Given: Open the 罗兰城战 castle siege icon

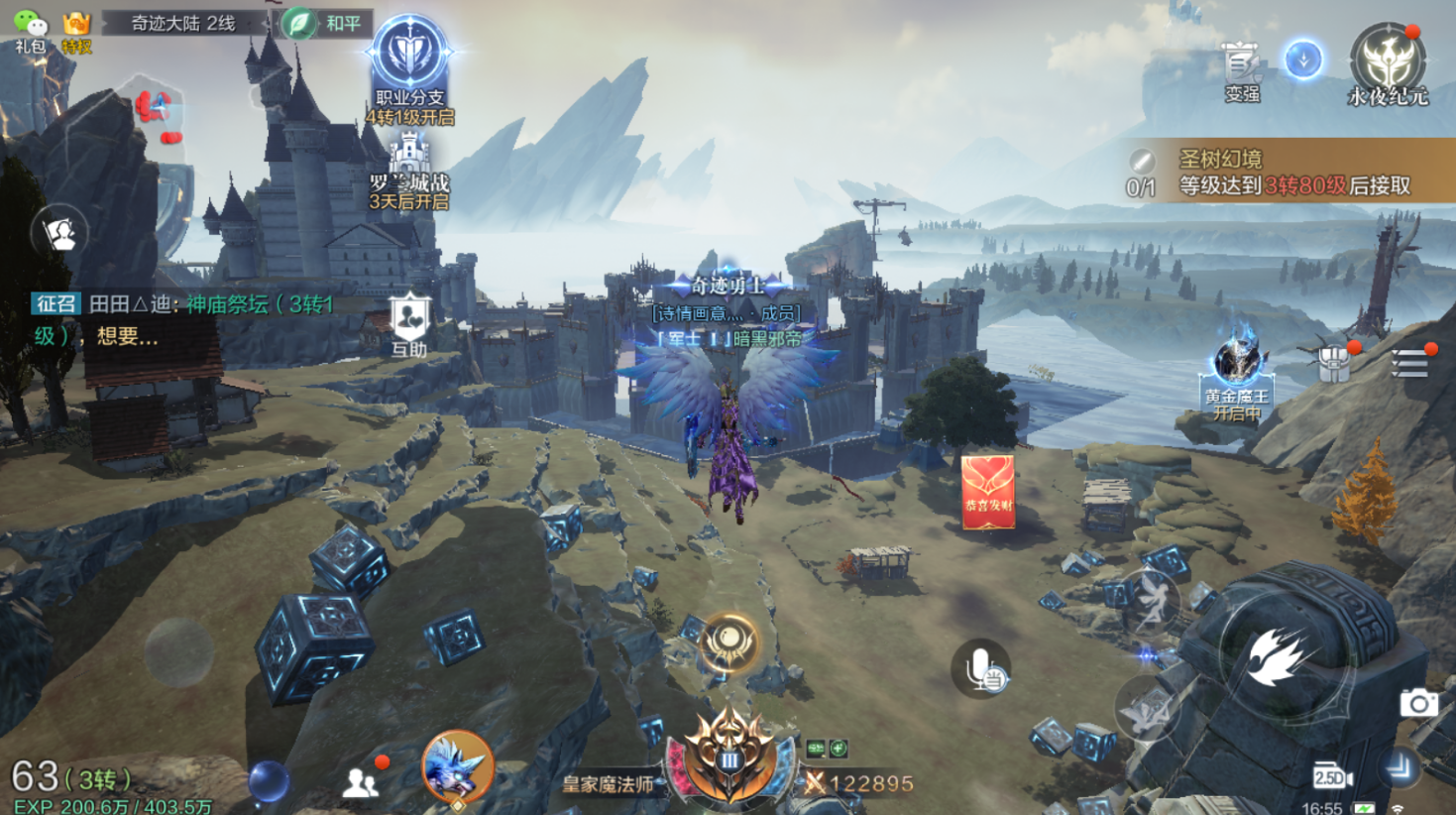Looking at the screenshot, I should (409, 171).
